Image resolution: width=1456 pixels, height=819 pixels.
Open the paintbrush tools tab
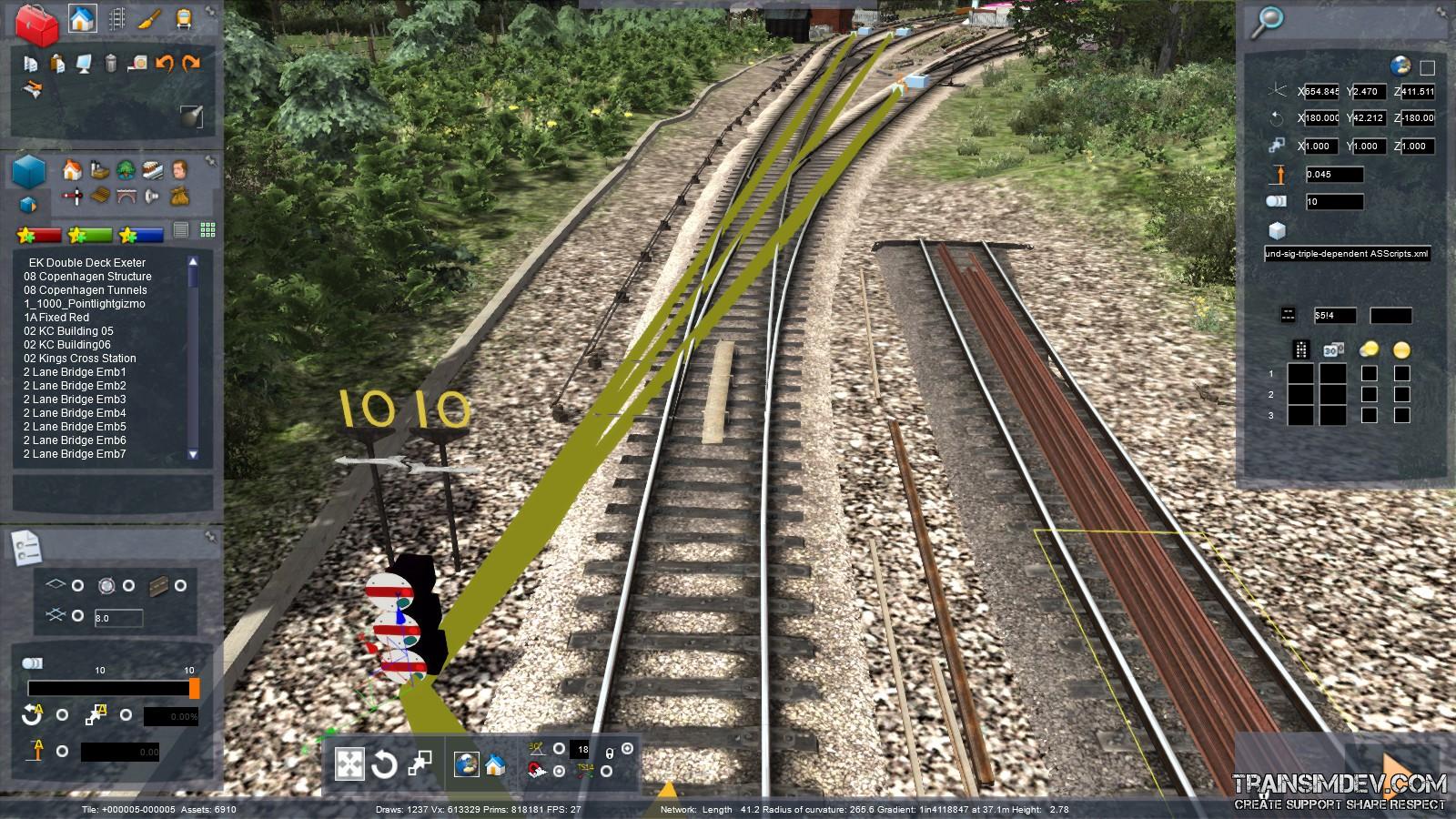coord(149,18)
